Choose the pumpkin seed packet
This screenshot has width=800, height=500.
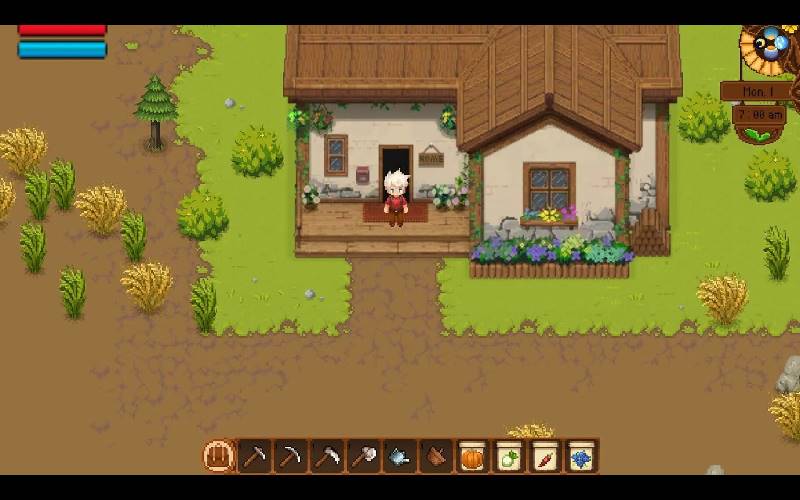point(472,457)
